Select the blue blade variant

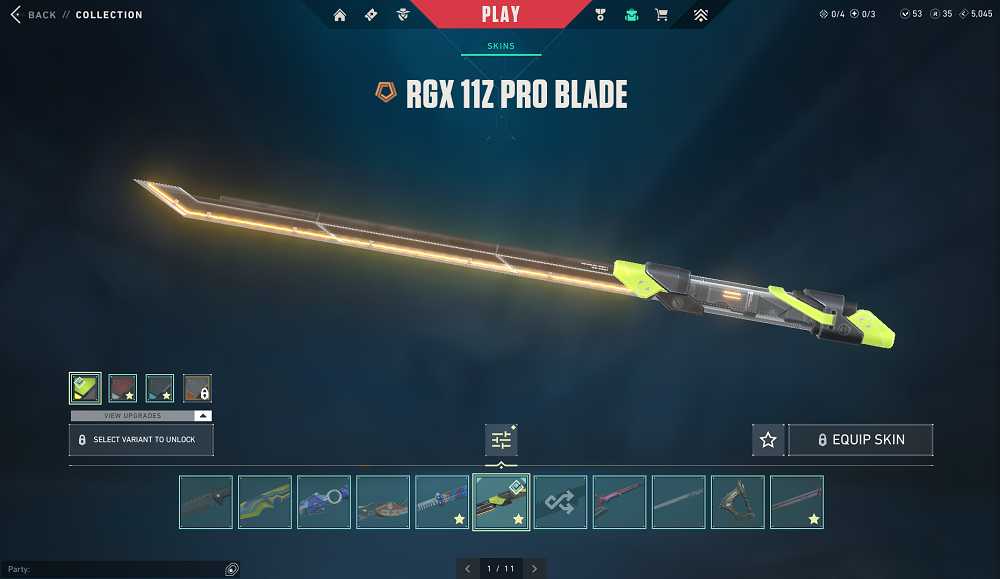[x=160, y=388]
